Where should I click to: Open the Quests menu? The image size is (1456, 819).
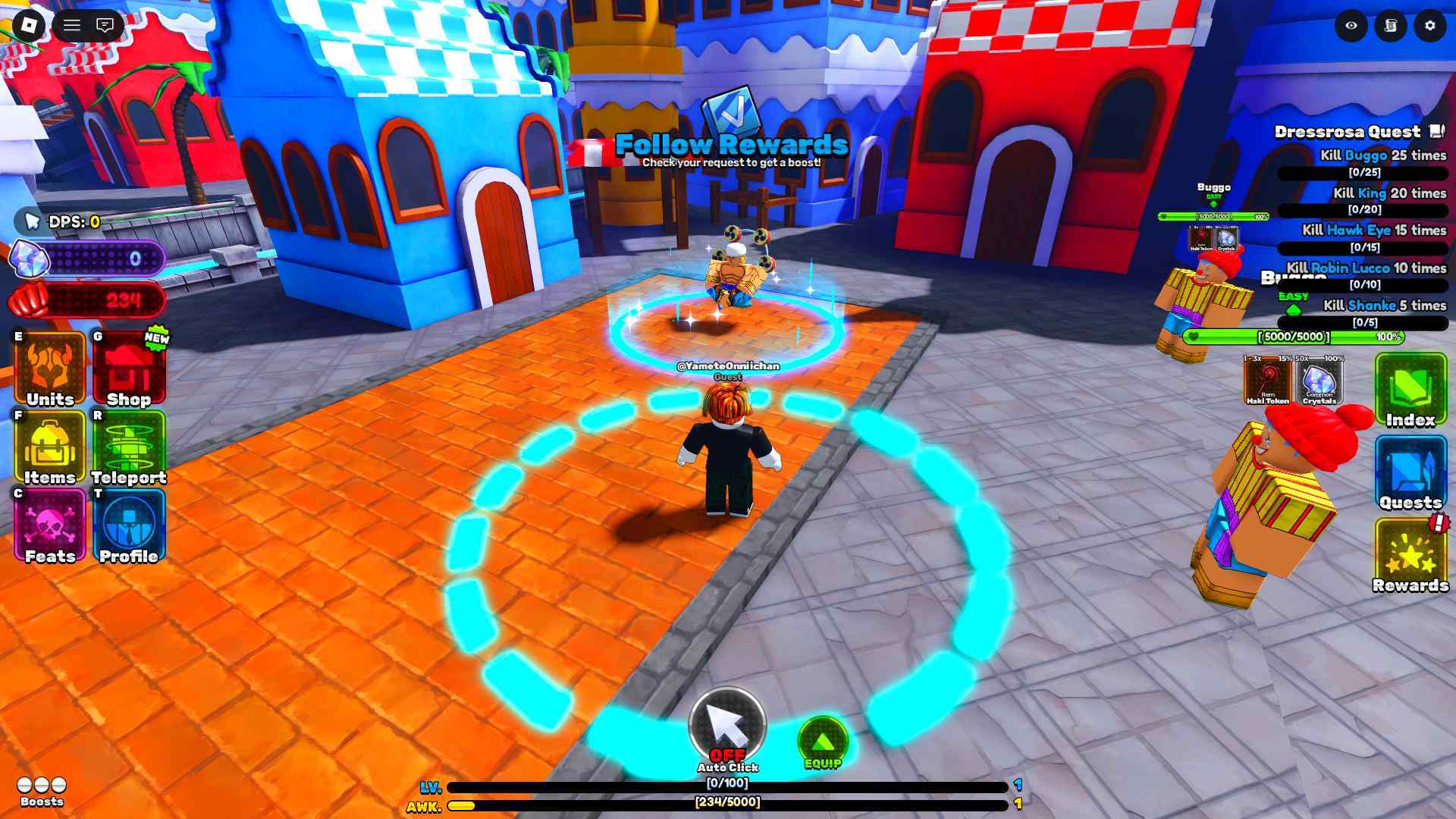1410,473
